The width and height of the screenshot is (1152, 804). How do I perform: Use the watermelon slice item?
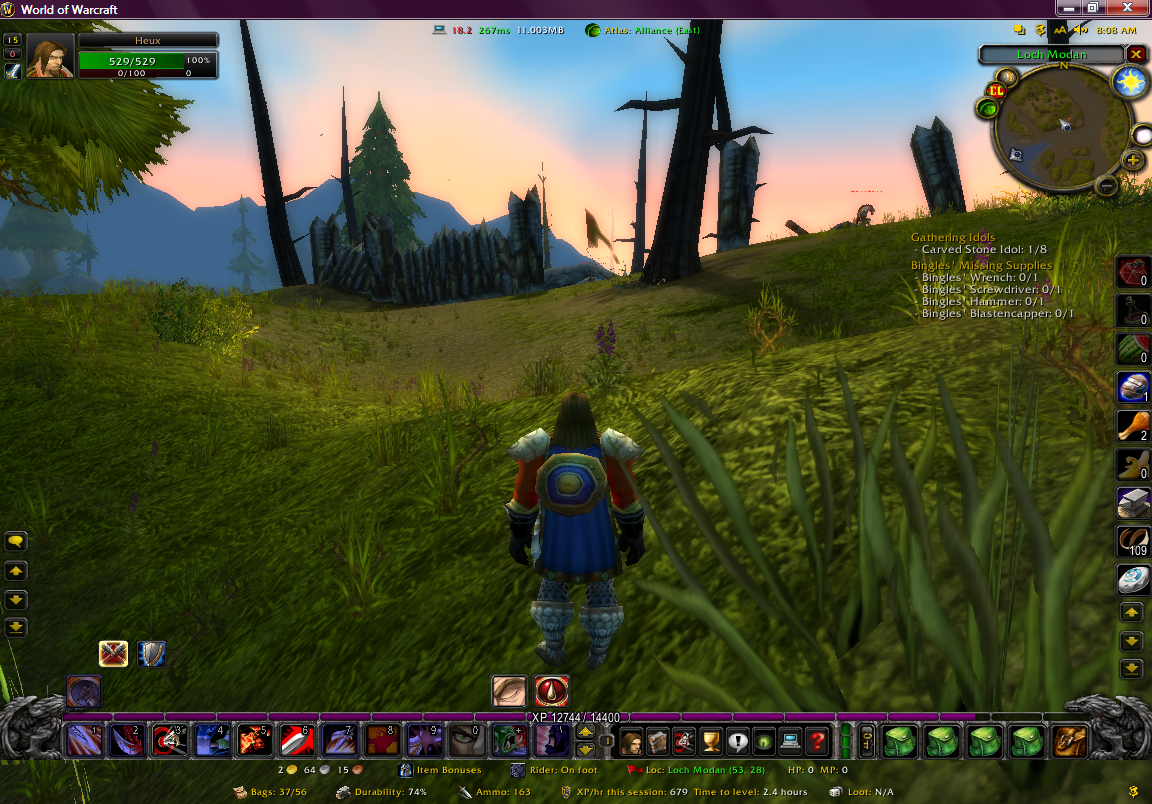[1131, 349]
